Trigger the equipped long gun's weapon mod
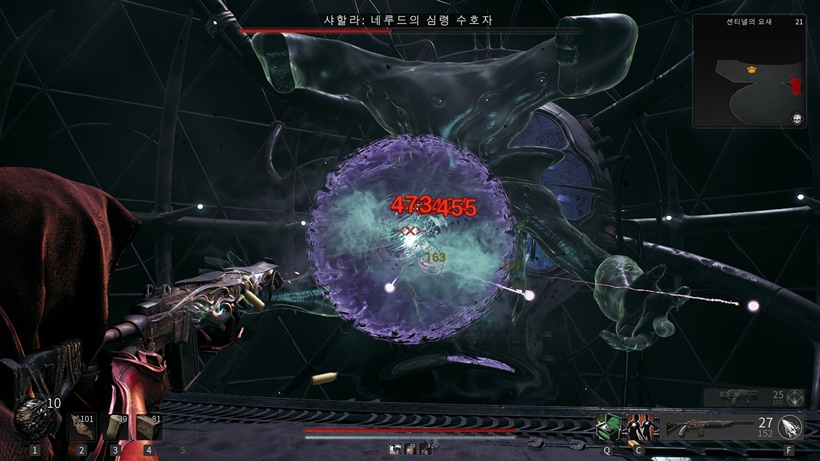This screenshot has width=820, height=461. 790,428
